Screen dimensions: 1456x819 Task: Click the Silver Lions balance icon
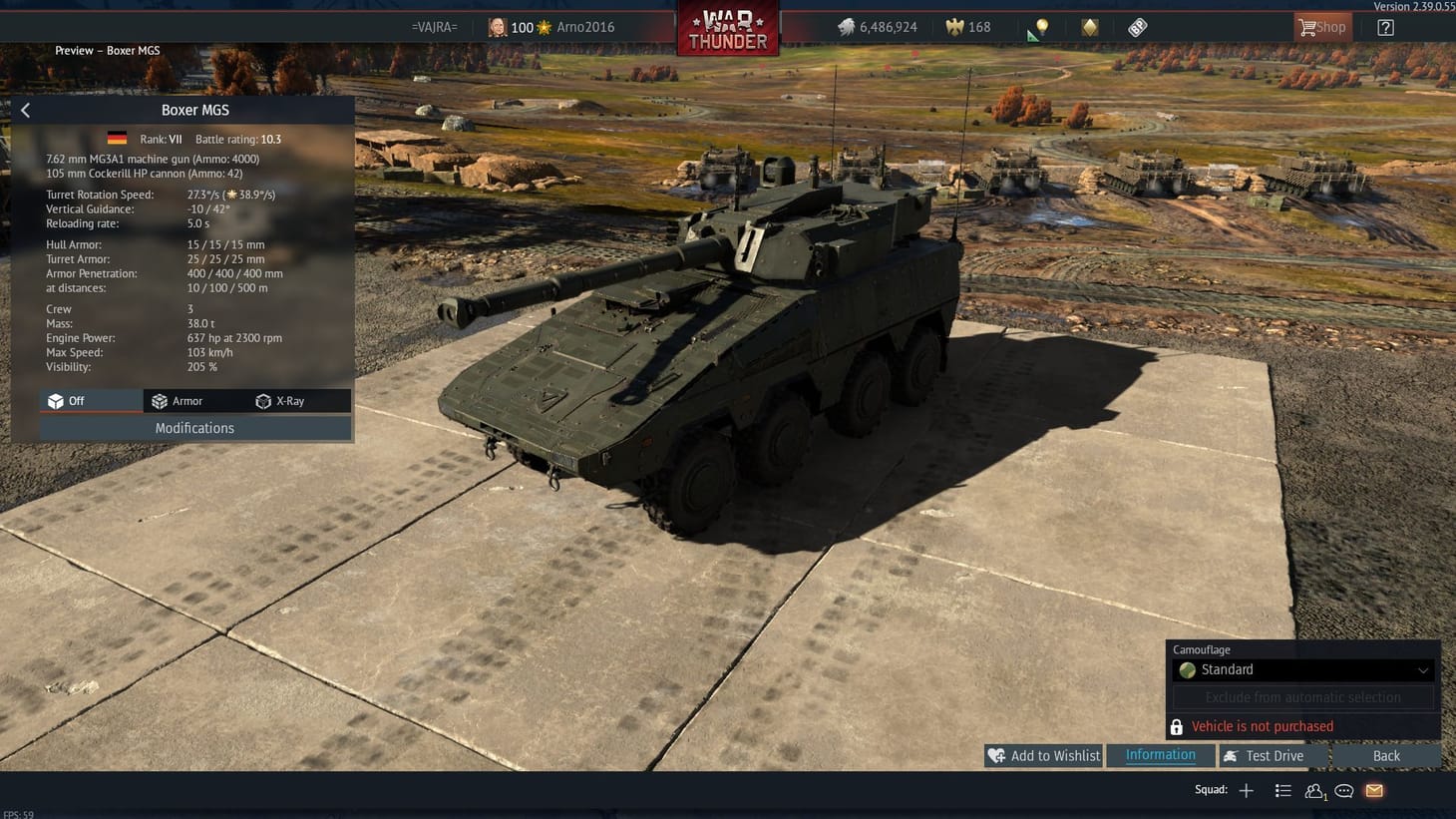tap(845, 27)
